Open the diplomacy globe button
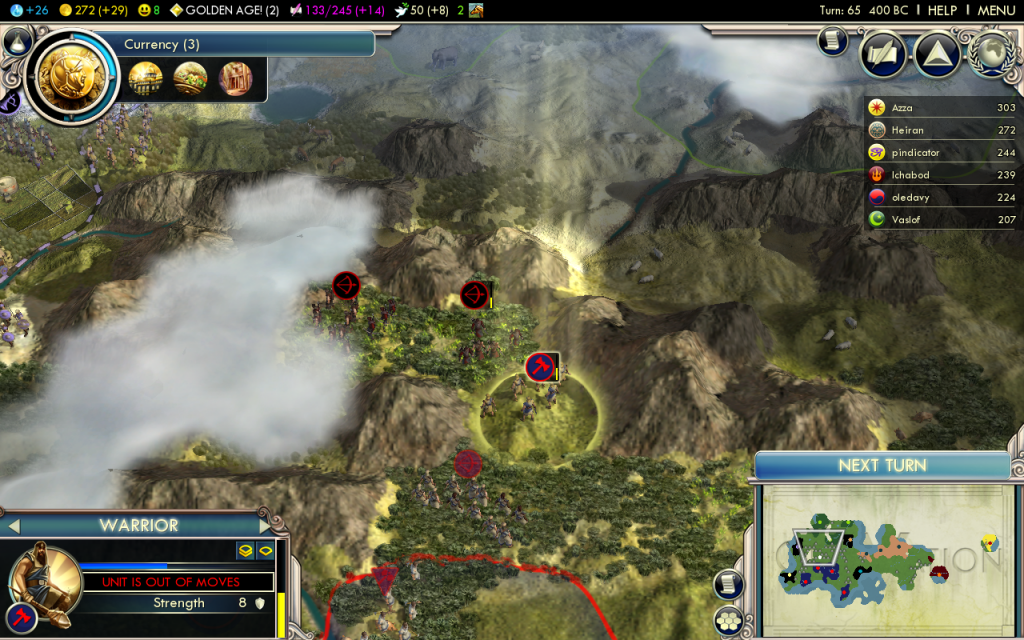The width and height of the screenshot is (1024, 640). tap(992, 54)
